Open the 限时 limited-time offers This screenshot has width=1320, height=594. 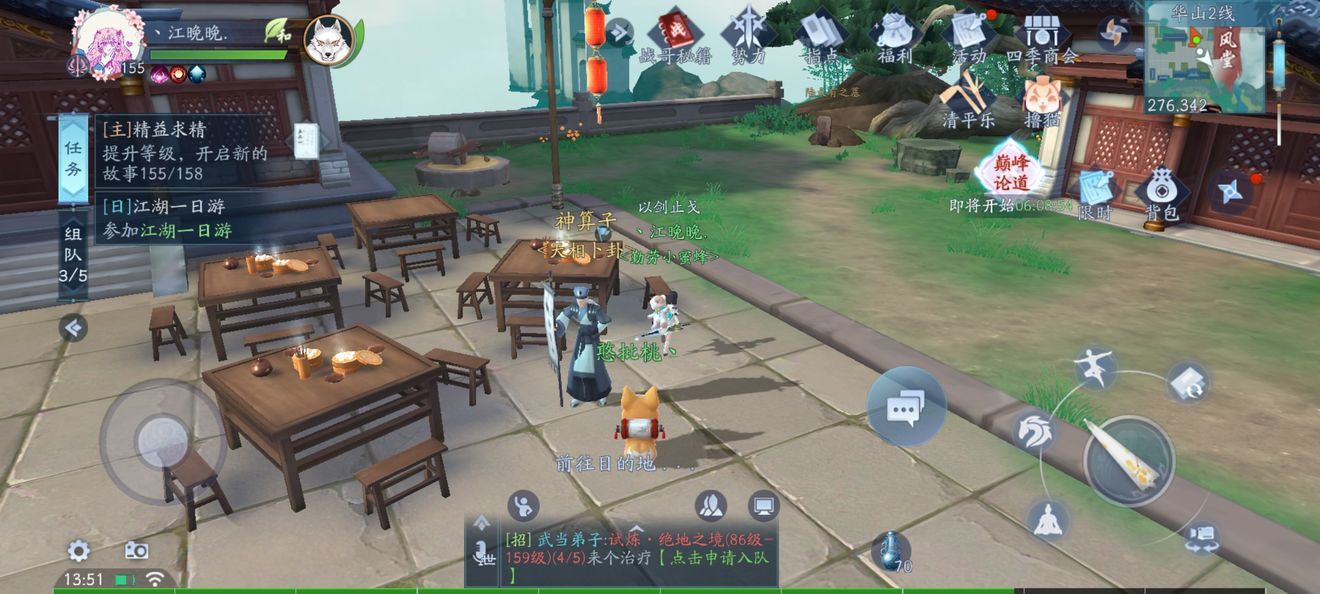click(x=1096, y=193)
